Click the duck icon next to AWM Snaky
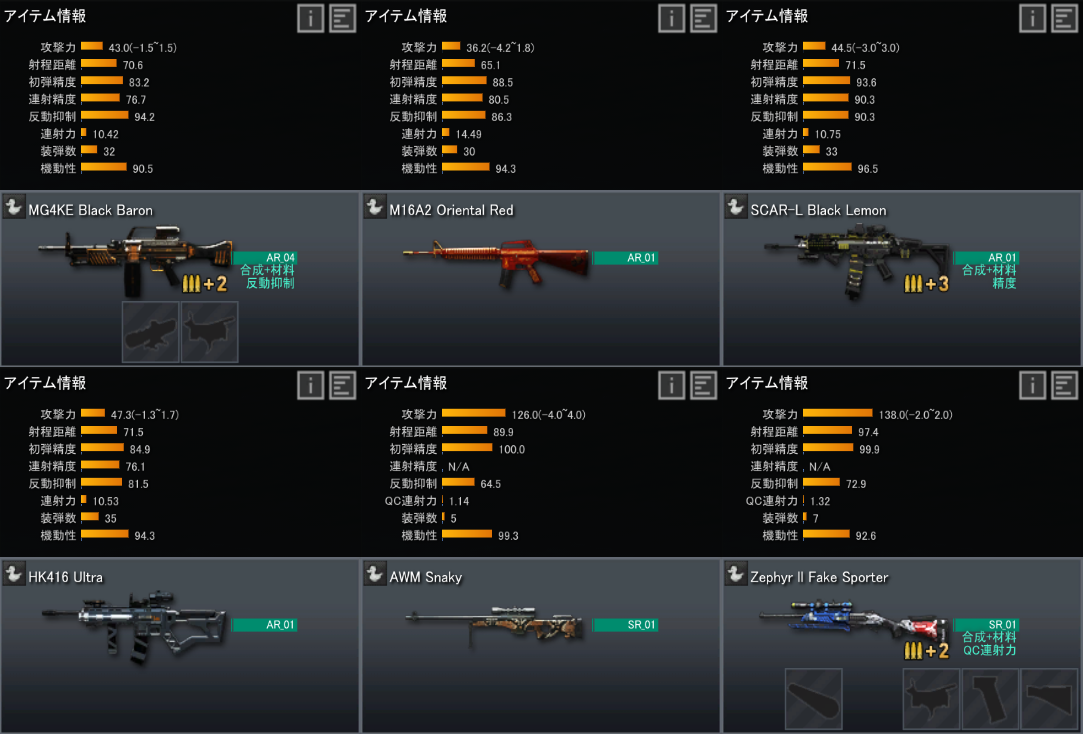 point(375,575)
